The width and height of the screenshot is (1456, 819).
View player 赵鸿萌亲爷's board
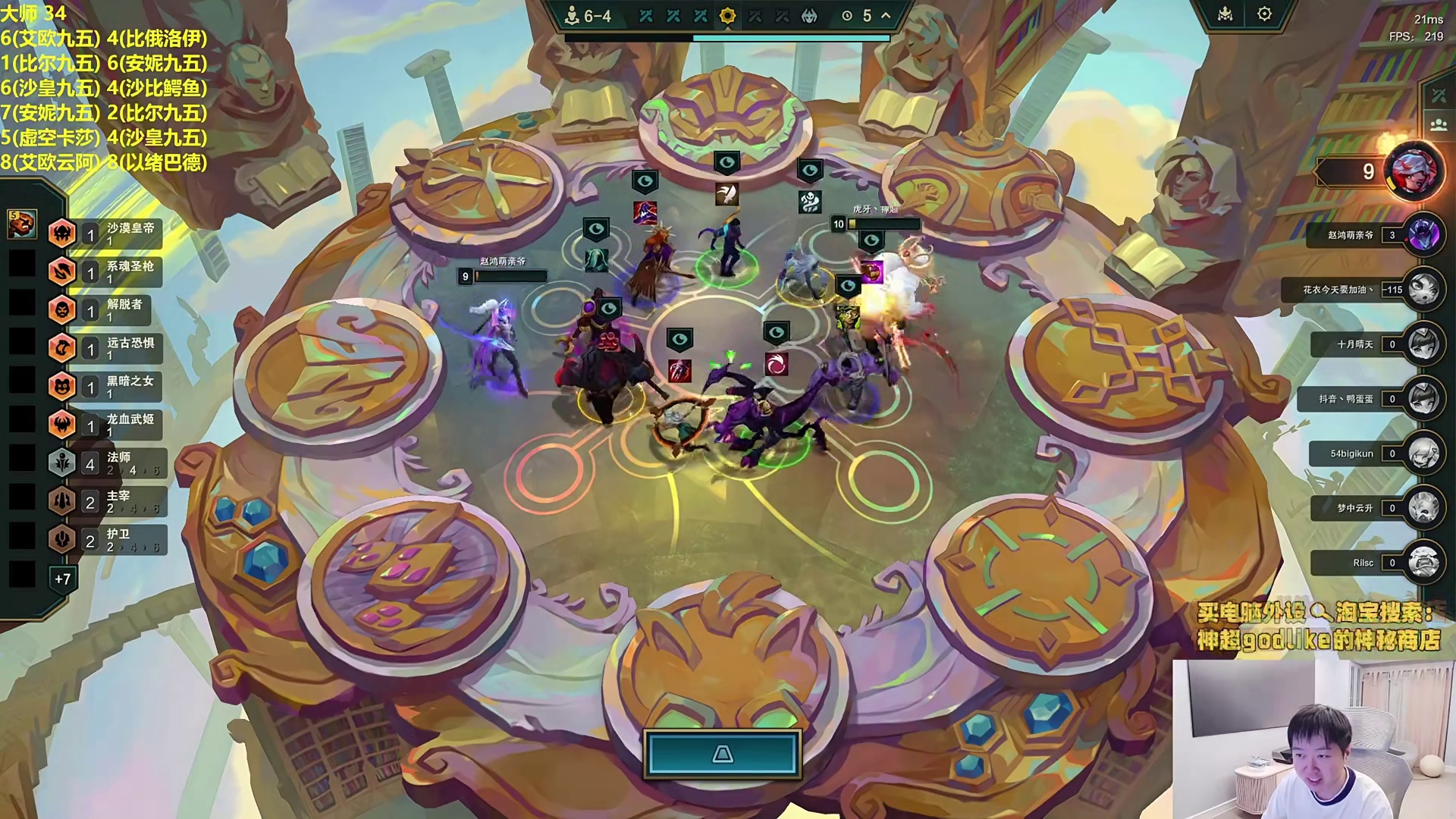coord(1423,234)
